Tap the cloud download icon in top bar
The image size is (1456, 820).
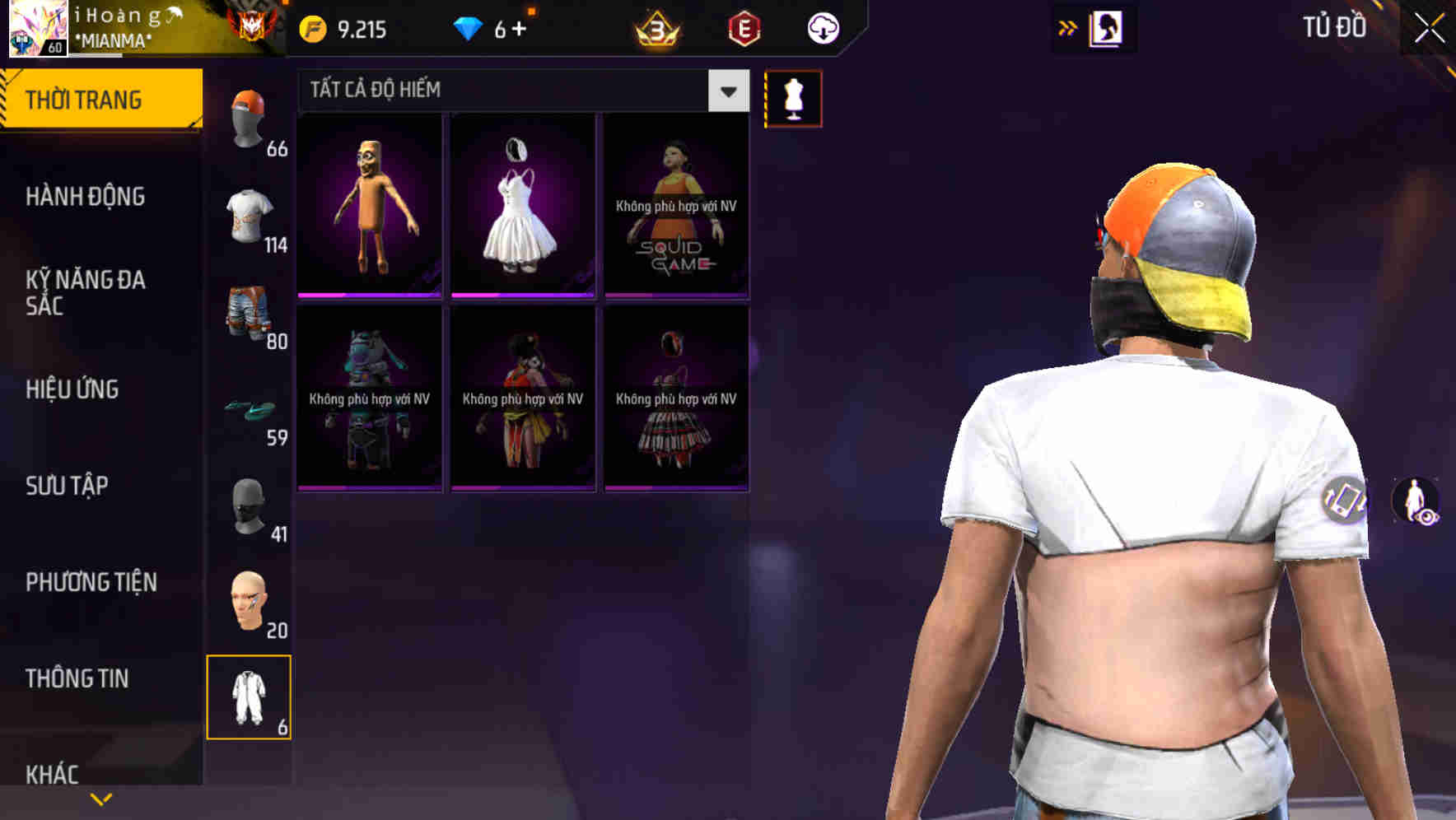tap(823, 27)
